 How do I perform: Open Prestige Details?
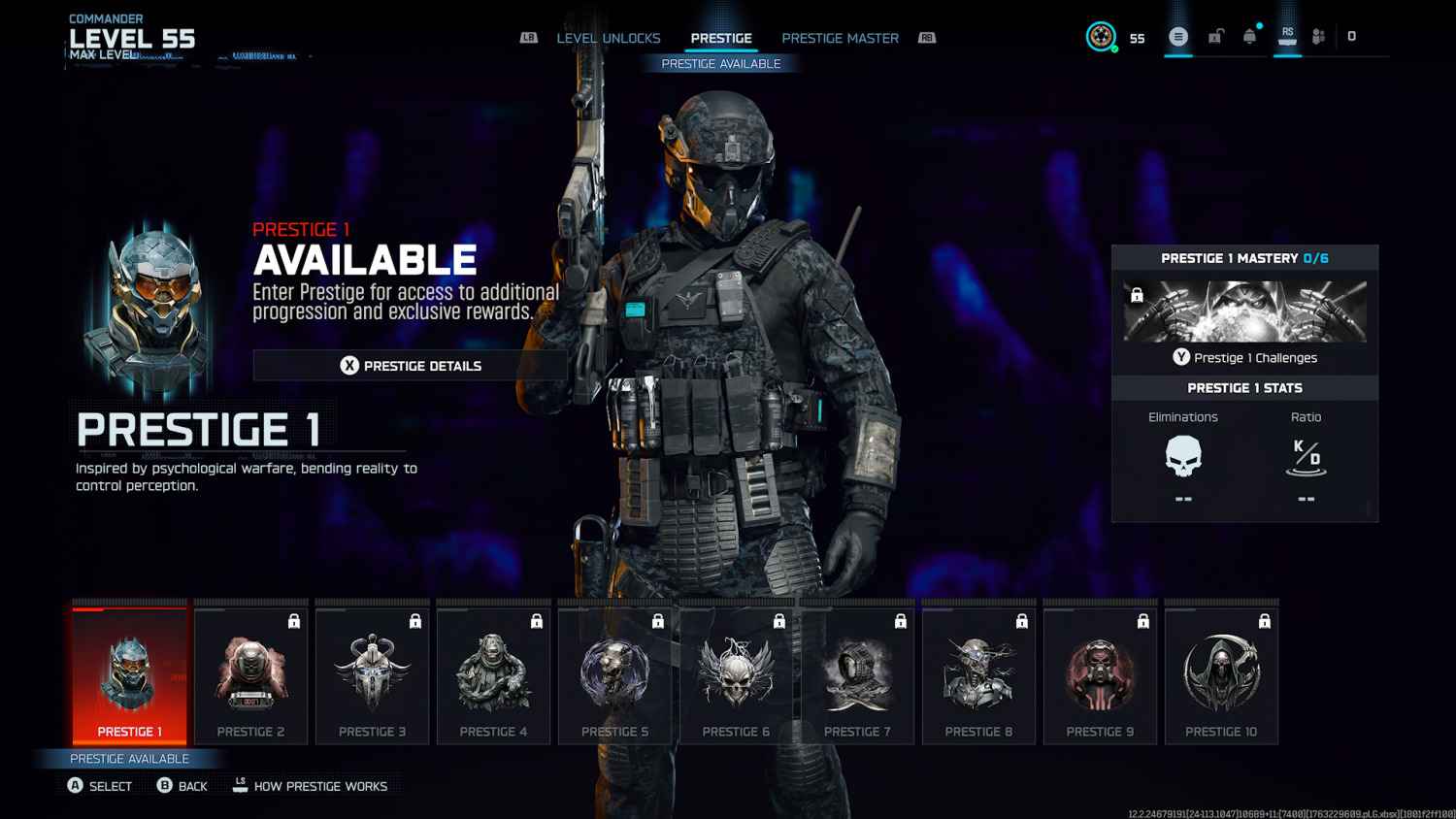click(411, 366)
